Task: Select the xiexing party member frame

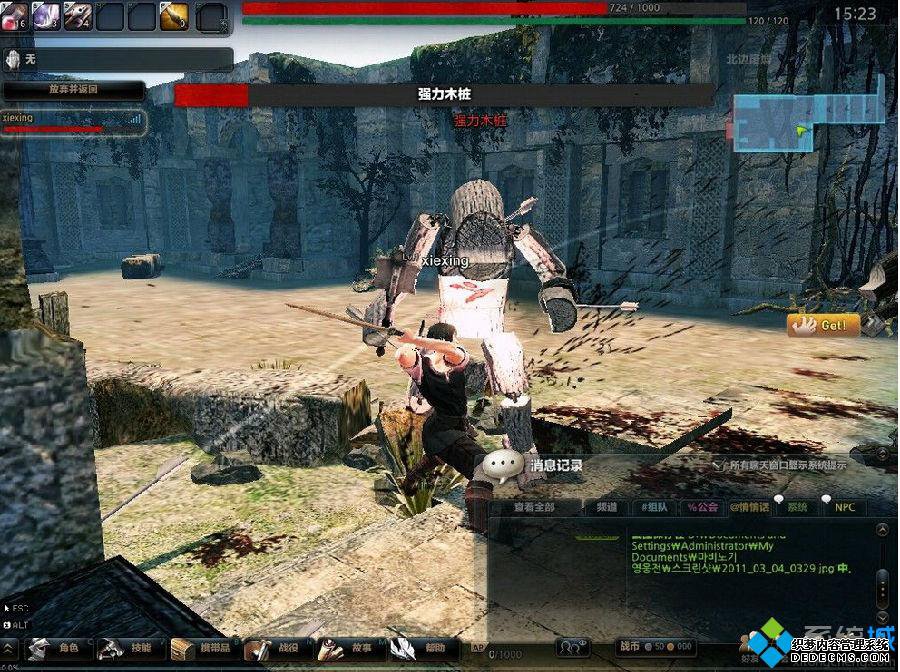Action: [x=73, y=122]
